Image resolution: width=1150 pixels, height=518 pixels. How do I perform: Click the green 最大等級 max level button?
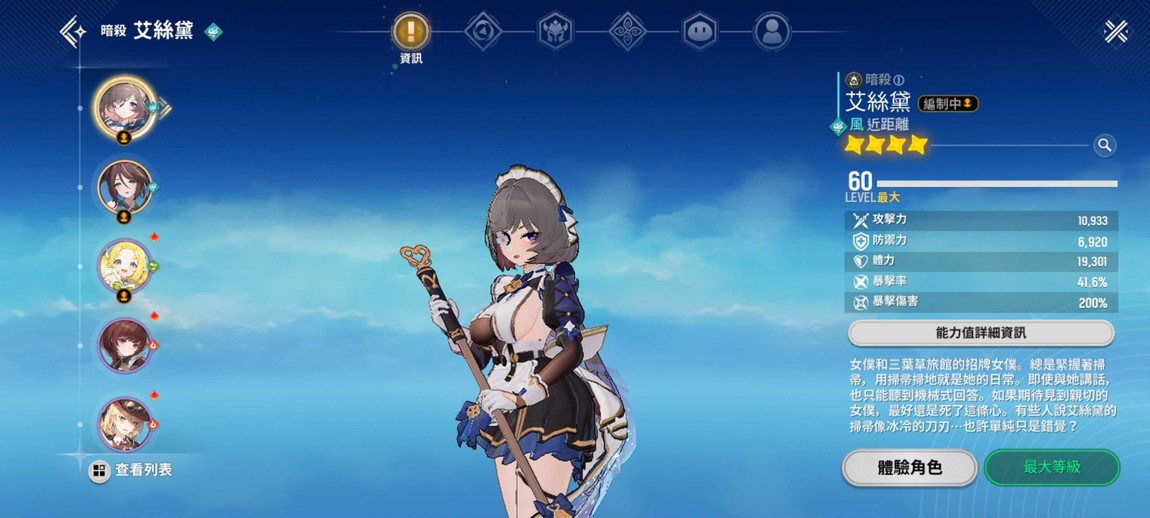click(1051, 467)
